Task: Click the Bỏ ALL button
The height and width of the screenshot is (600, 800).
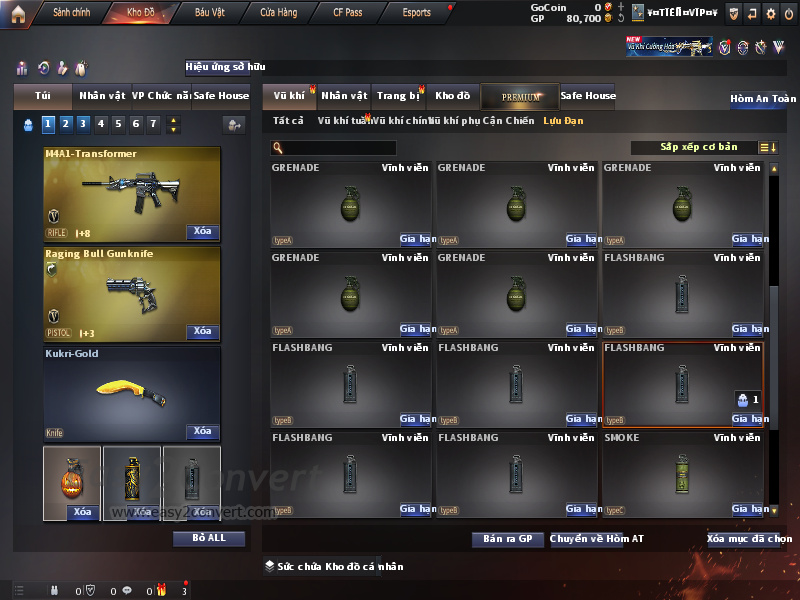Action: (209, 538)
